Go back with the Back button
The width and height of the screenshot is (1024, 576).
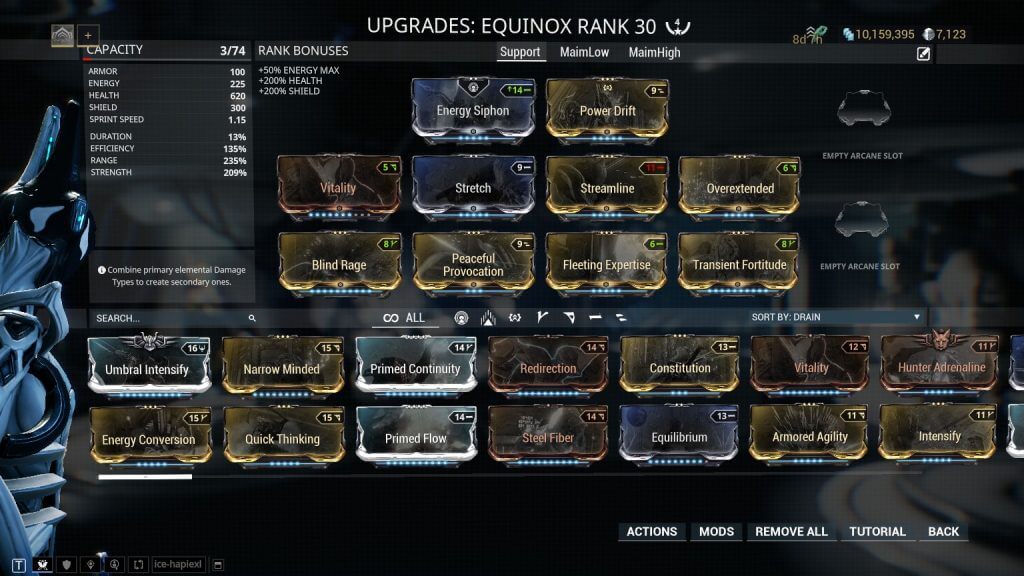pyautogui.click(x=942, y=532)
